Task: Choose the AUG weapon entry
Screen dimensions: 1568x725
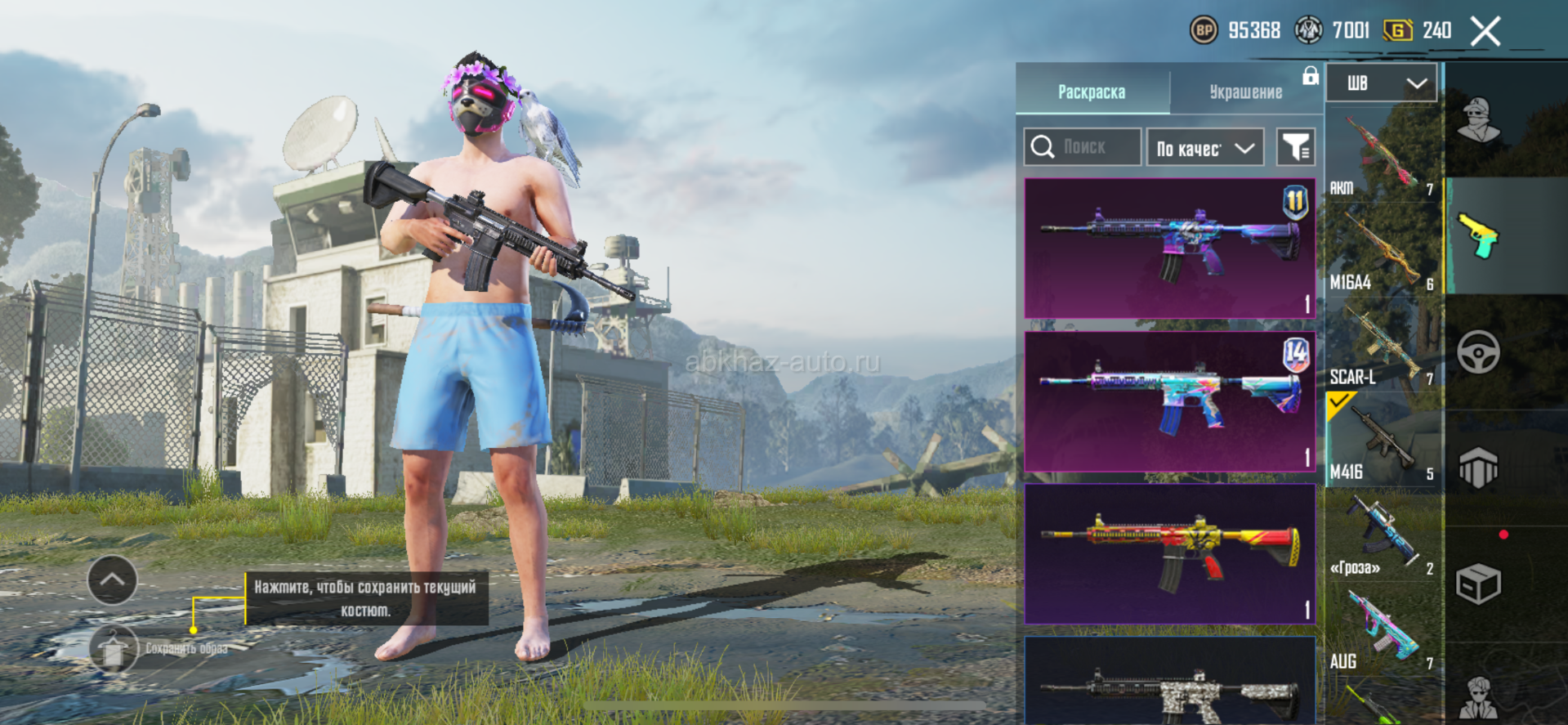Action: pyautogui.click(x=1381, y=629)
